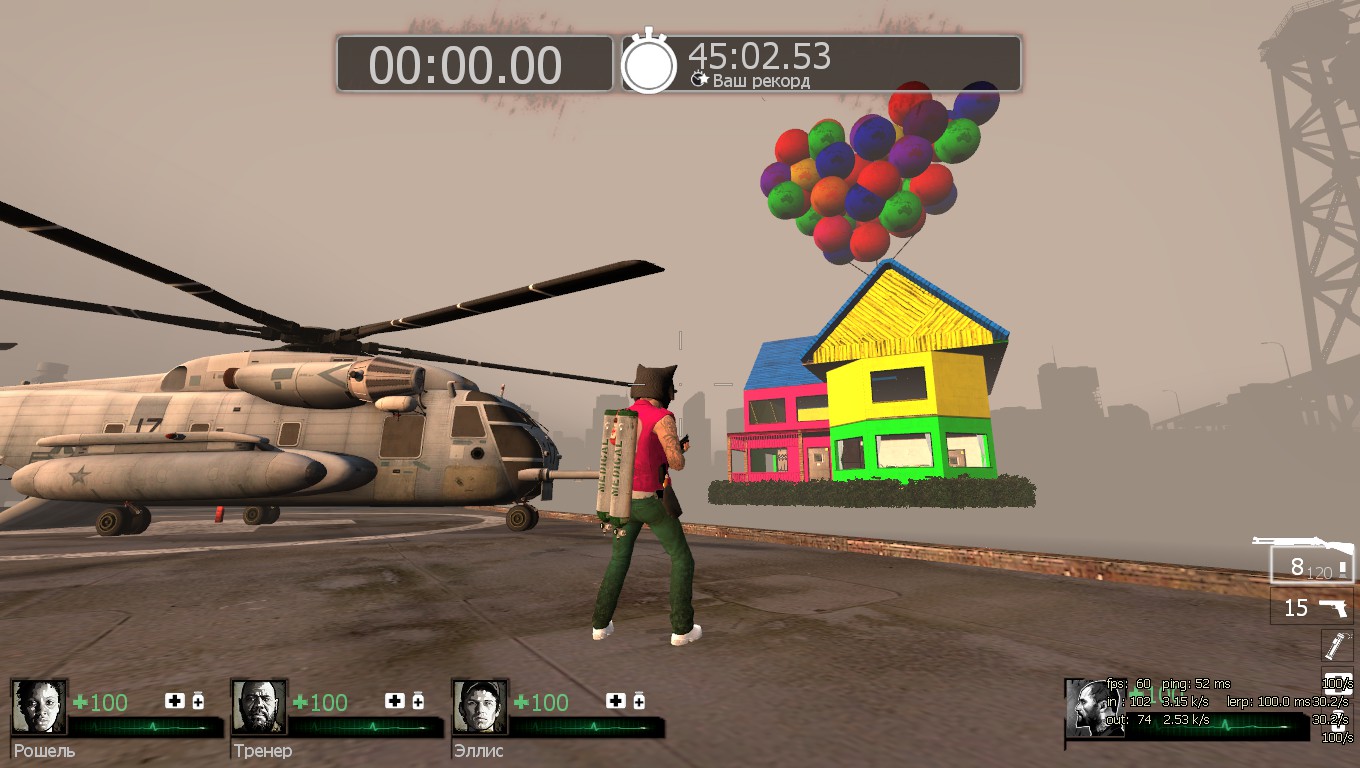Select the pipe bomb throwable slot
The width and height of the screenshot is (1360, 768).
click(1337, 644)
